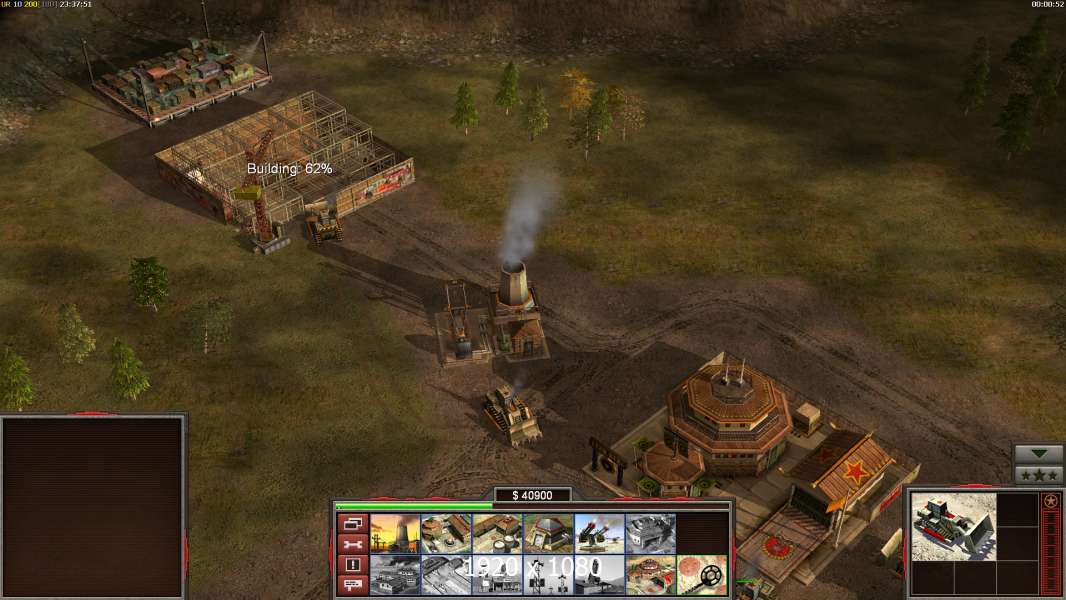
Task: Open the chat message button
Action: 352,585
